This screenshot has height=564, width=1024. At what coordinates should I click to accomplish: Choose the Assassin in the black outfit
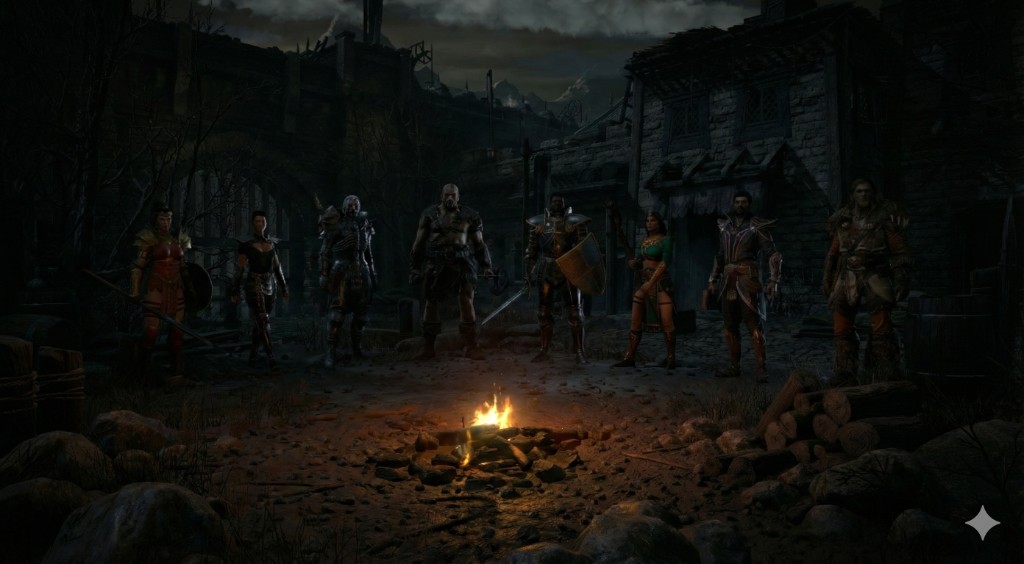coord(259,280)
